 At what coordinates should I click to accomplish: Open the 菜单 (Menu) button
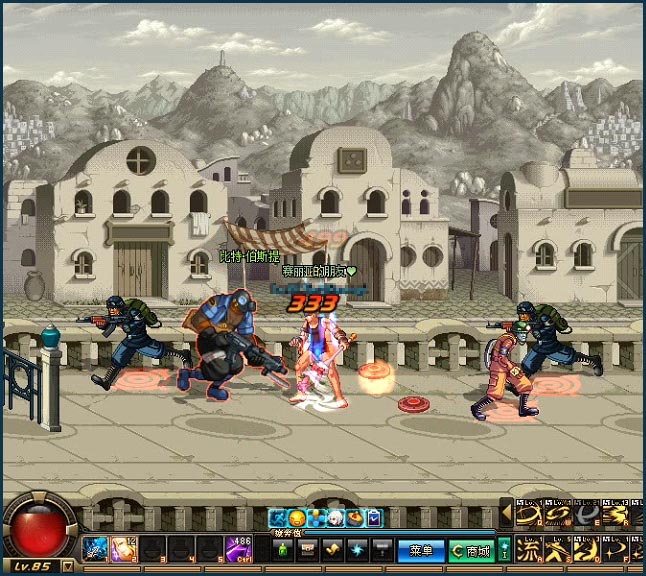421,550
